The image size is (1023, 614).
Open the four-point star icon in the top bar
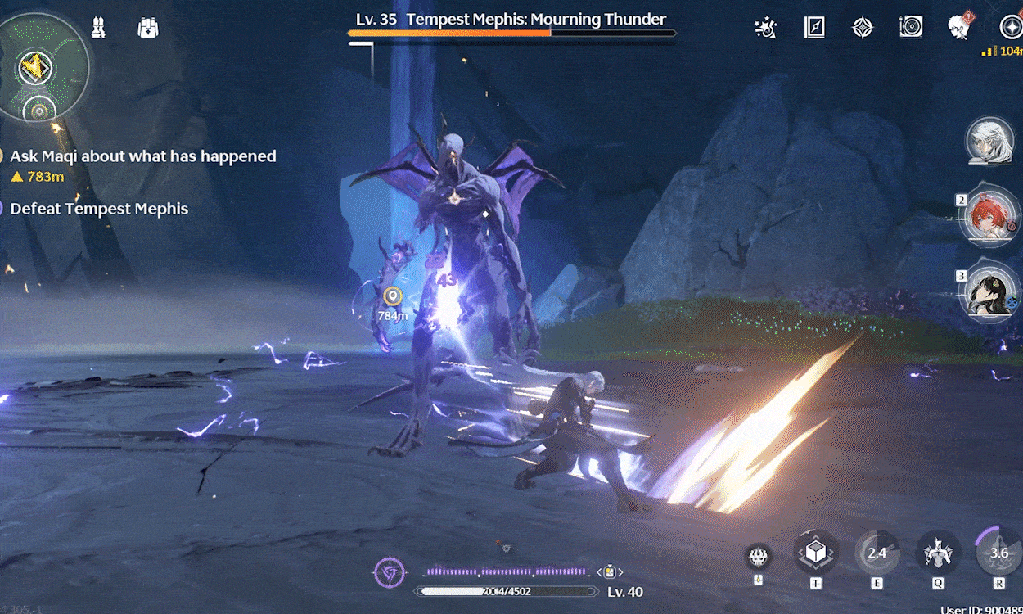coord(862,27)
